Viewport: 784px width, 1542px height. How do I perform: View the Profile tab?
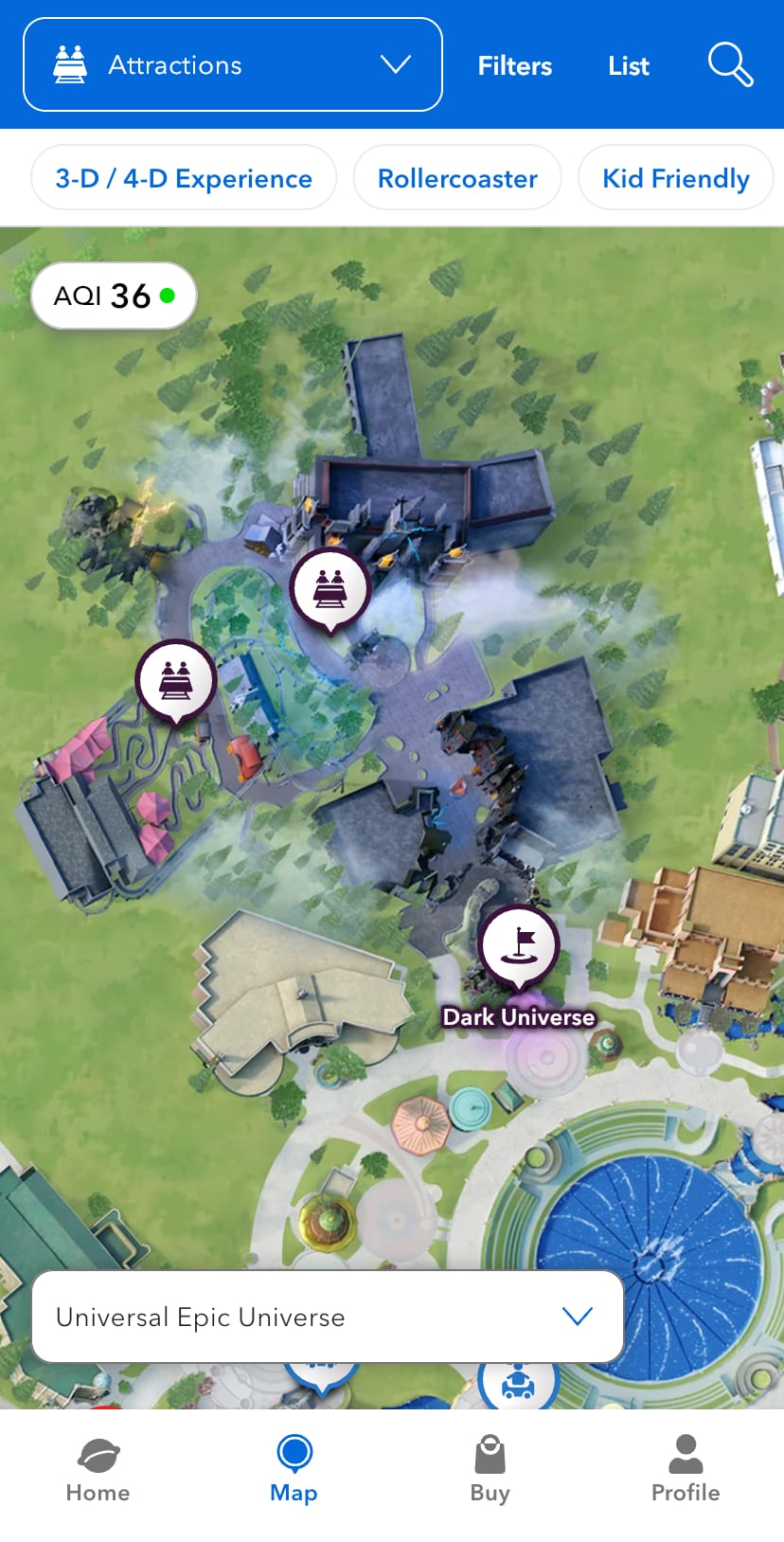[x=686, y=1469]
